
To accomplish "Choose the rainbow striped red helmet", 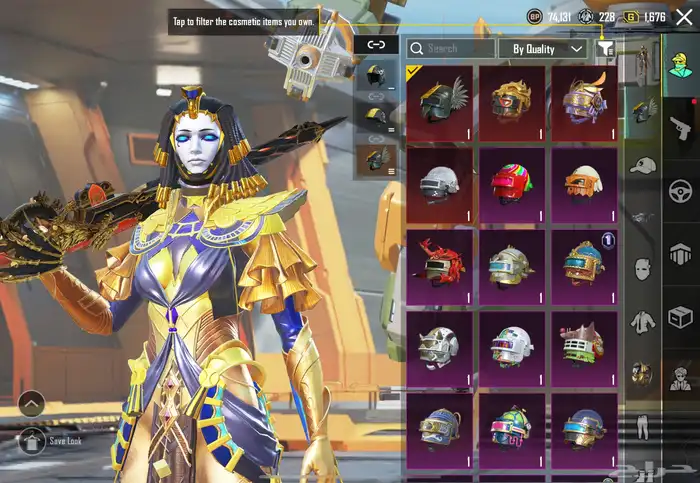I will coord(512,183).
